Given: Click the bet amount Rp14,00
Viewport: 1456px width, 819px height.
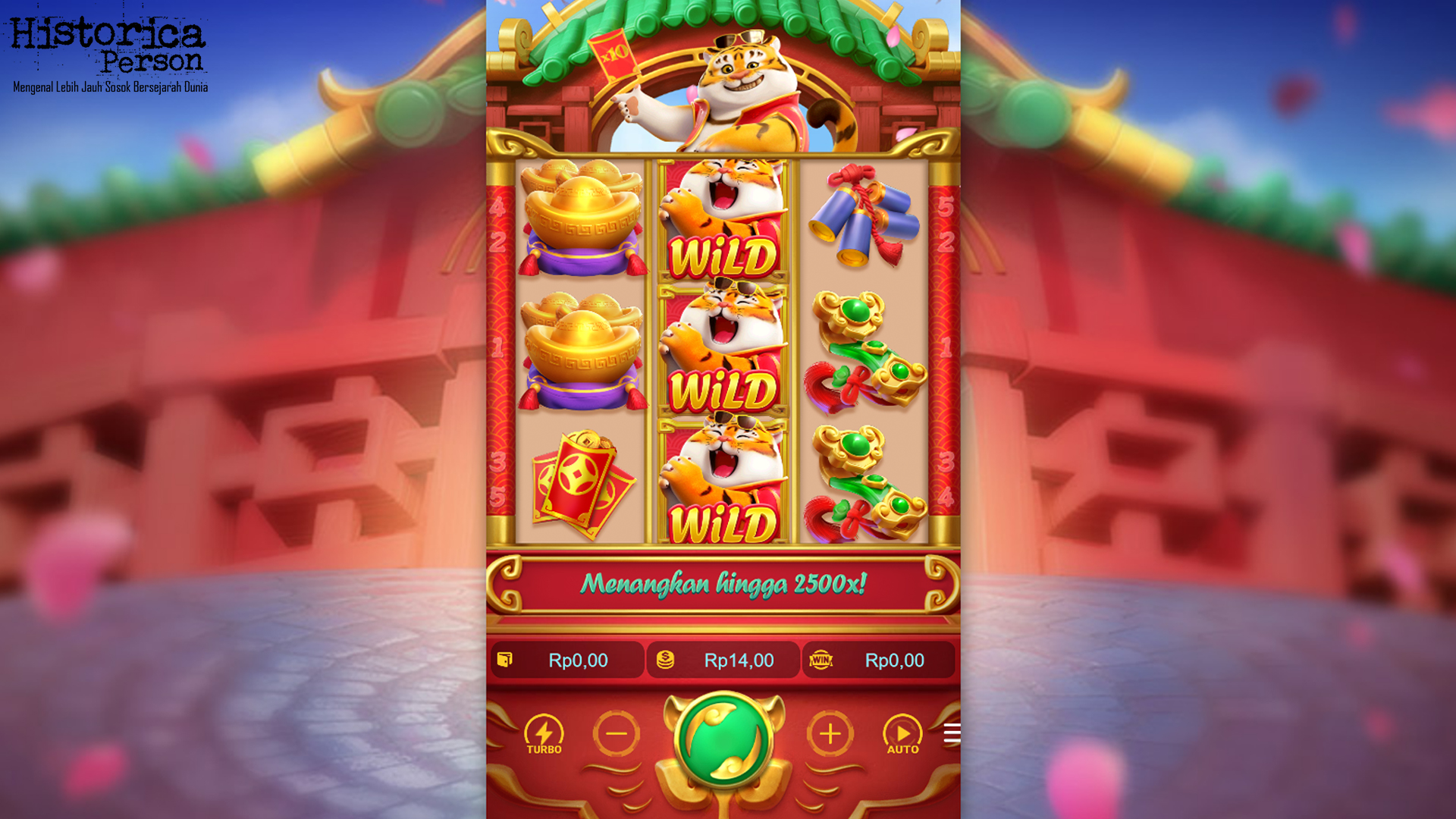Looking at the screenshot, I should (739, 660).
